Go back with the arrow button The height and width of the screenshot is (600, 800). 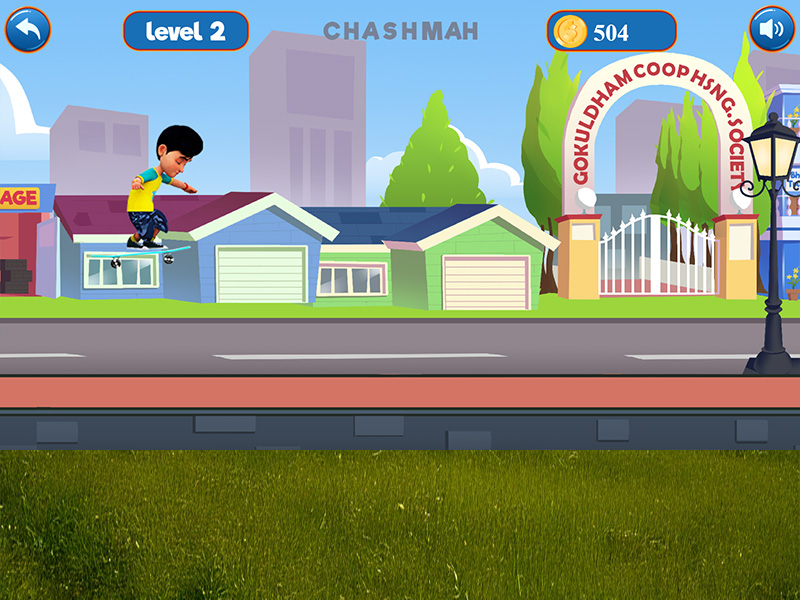tap(28, 30)
